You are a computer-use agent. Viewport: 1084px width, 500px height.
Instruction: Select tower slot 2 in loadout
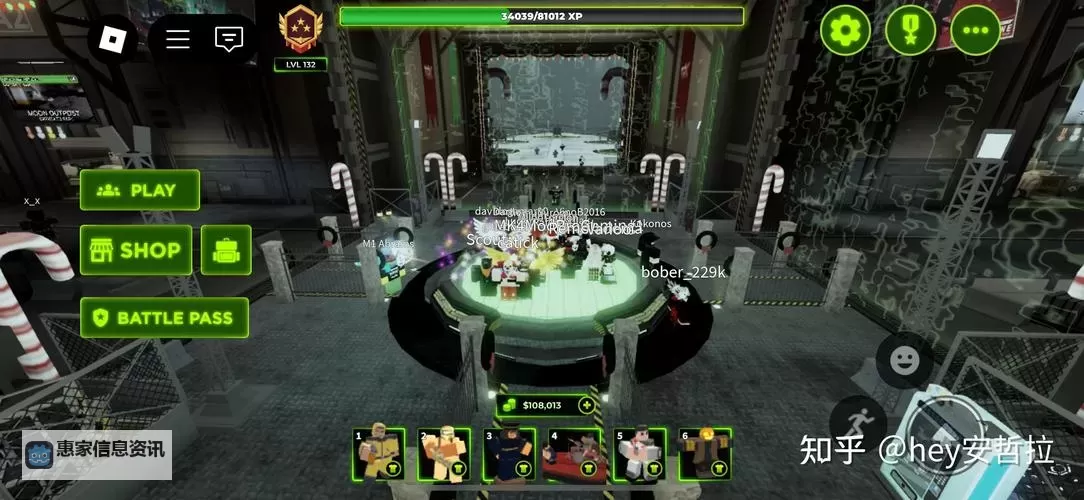(x=444, y=454)
